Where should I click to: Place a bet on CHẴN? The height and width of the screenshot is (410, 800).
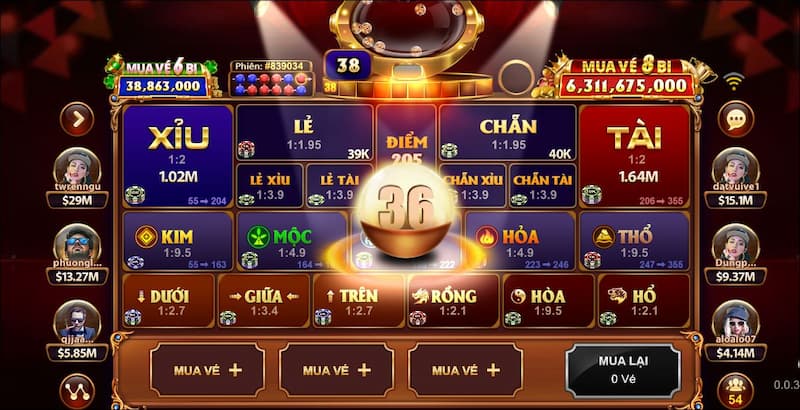tap(507, 134)
